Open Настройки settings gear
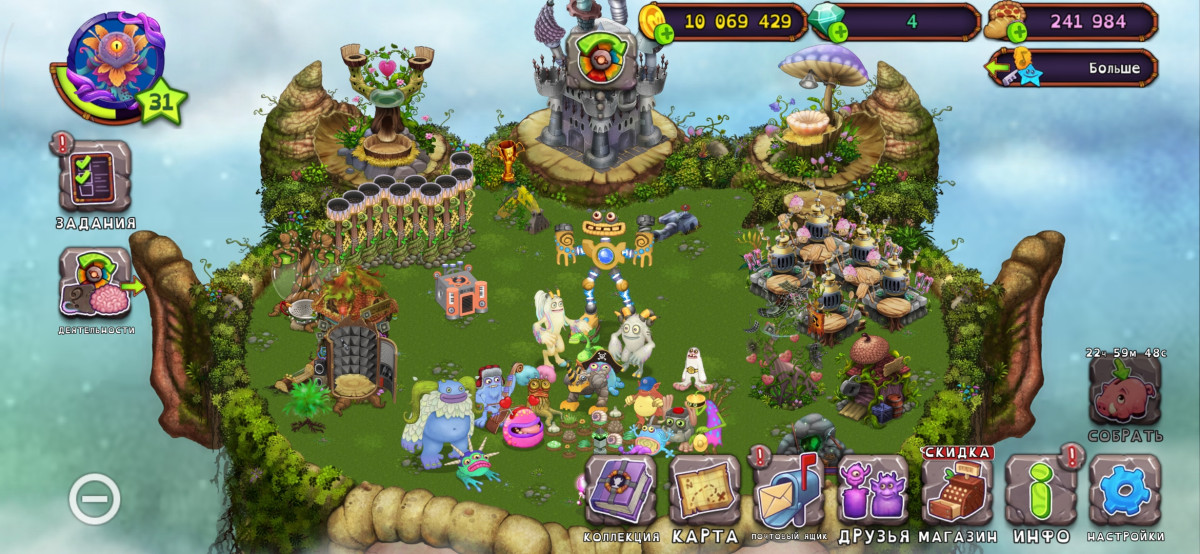1200x554 pixels. tap(1125, 490)
